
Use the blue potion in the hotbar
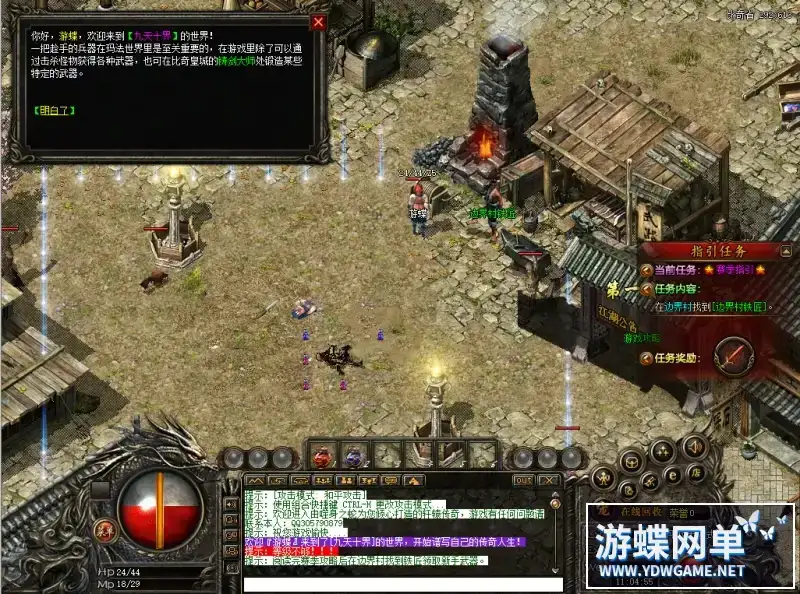pyautogui.click(x=353, y=457)
